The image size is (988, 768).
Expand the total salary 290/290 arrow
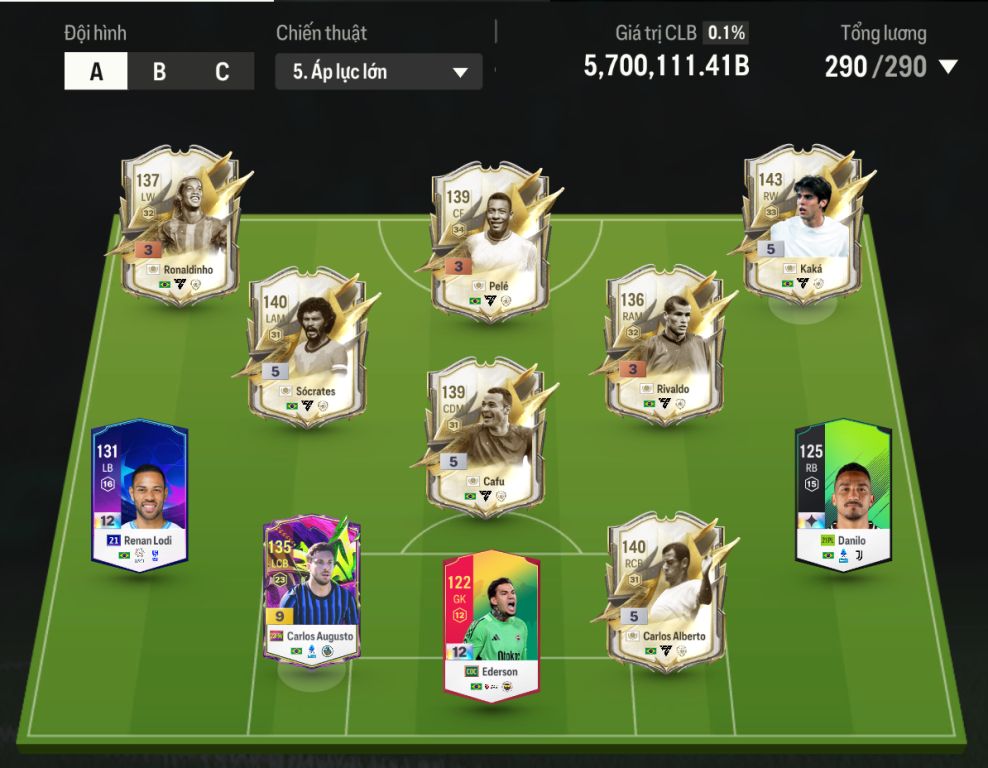pyautogui.click(x=947, y=67)
